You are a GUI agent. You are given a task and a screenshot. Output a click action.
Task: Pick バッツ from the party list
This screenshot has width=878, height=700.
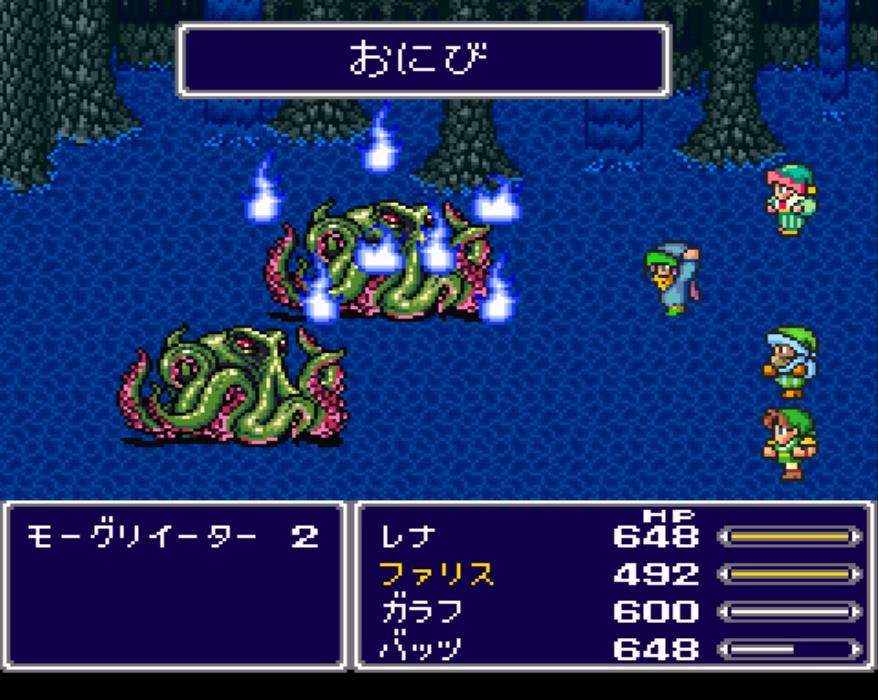pos(420,648)
